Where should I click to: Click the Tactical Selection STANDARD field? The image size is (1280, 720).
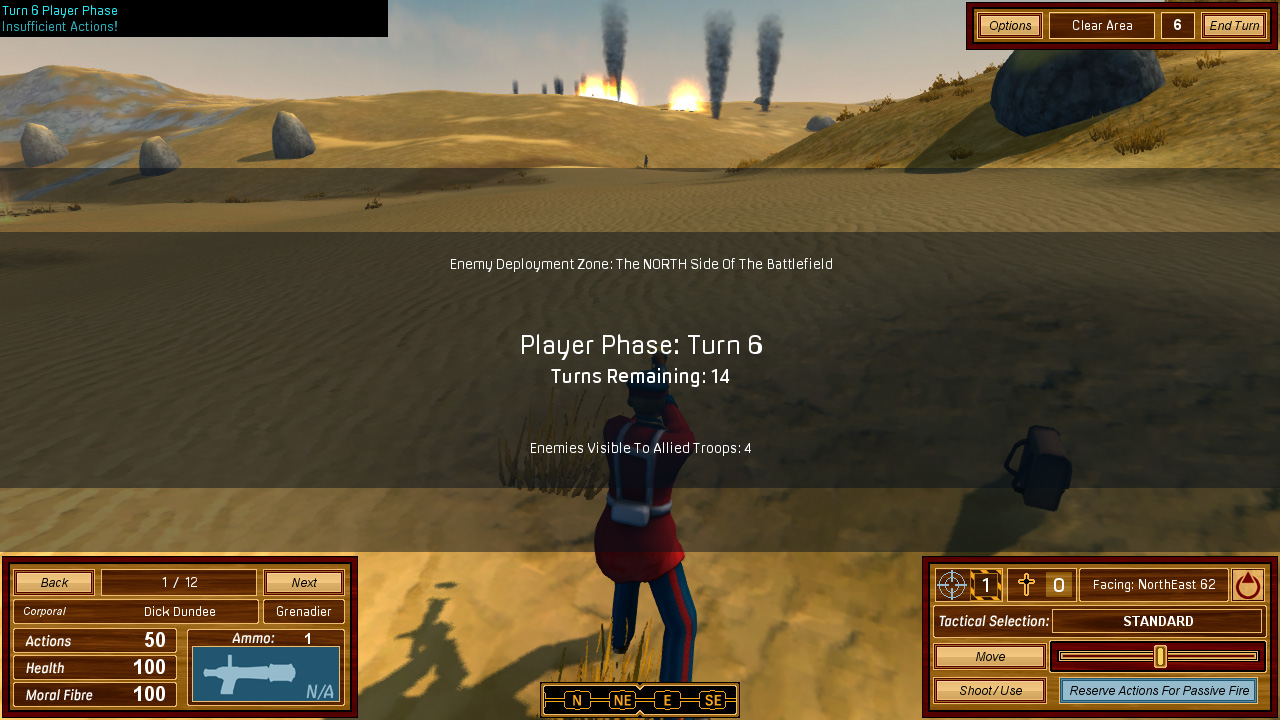tap(1157, 621)
